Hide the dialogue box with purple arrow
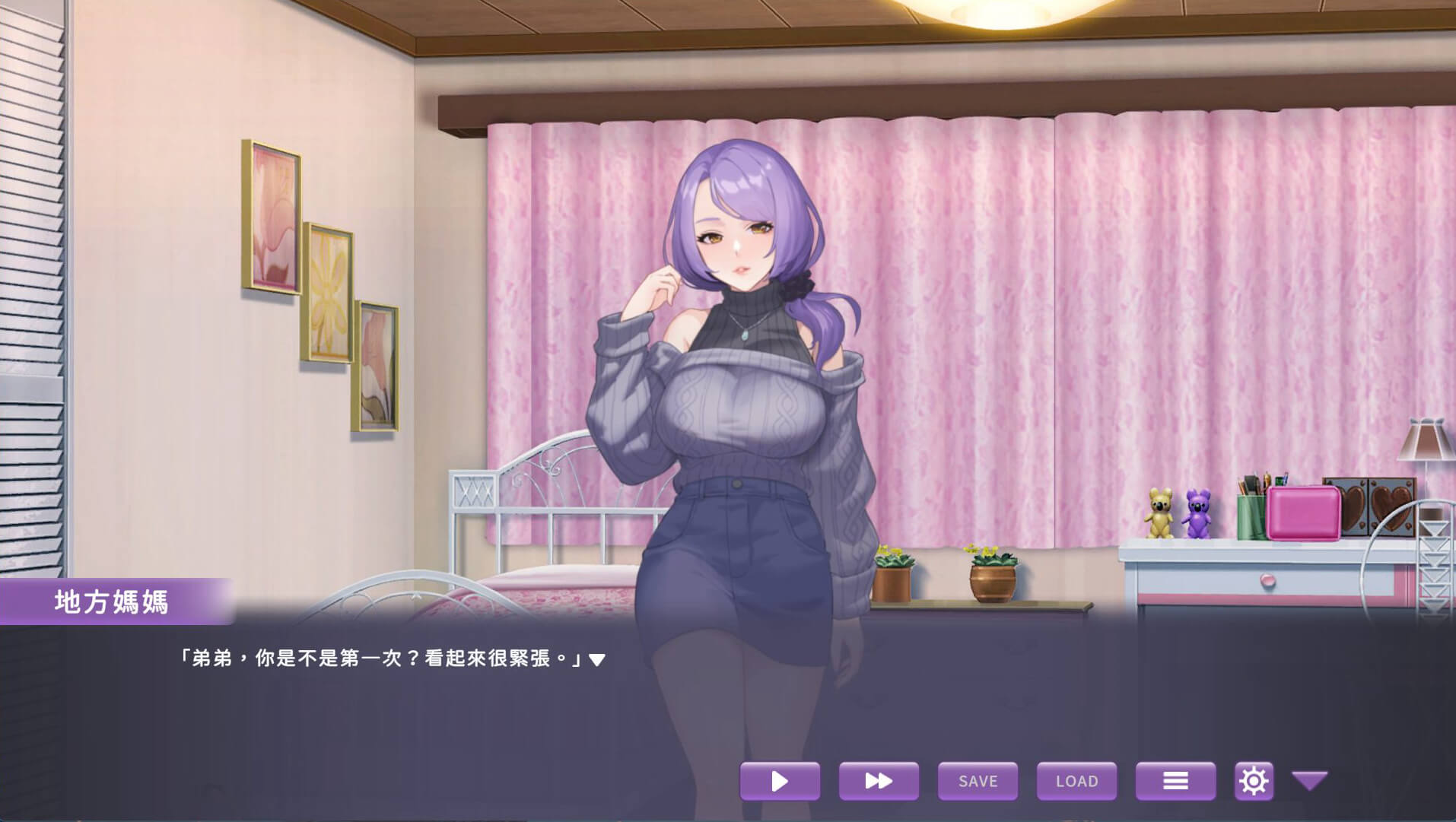This screenshot has height=822, width=1456. pos(1309,780)
